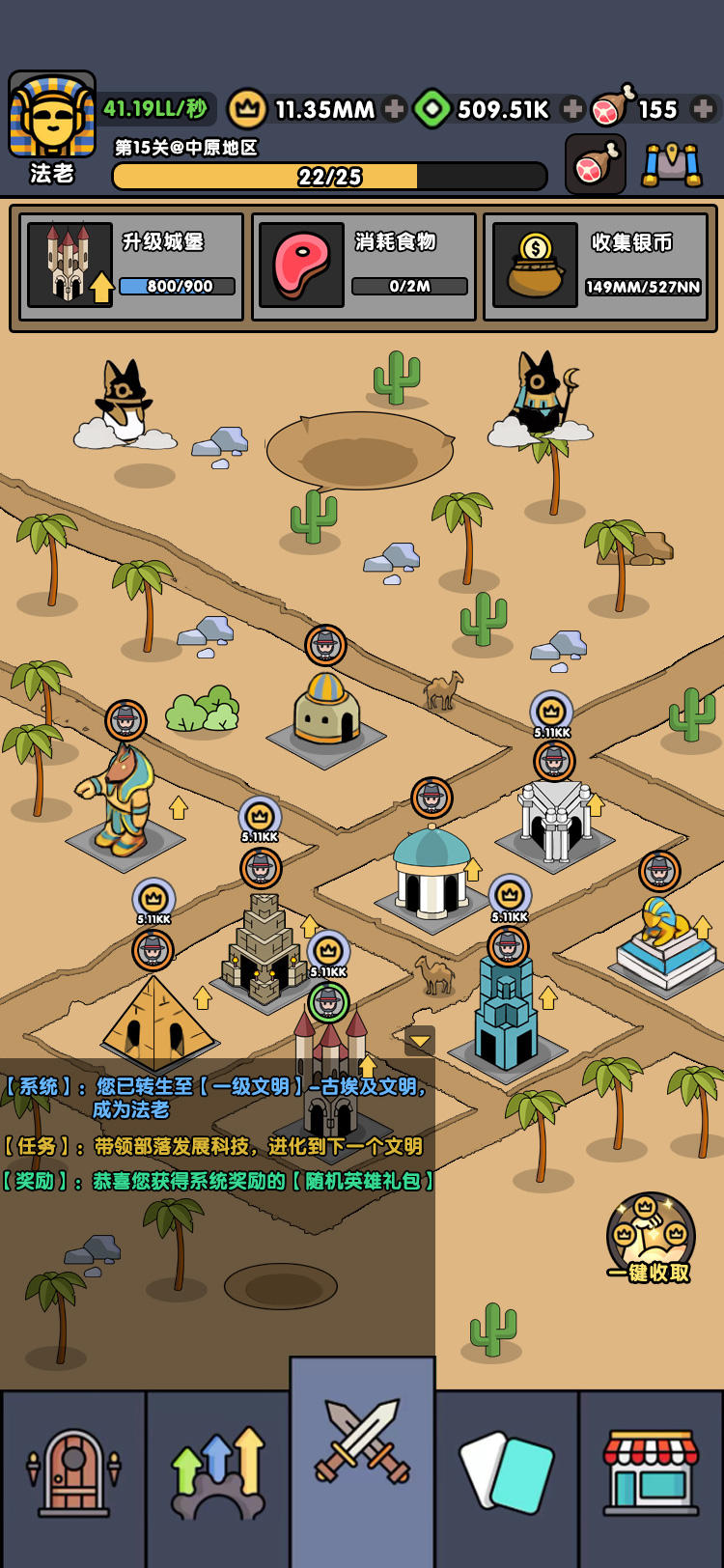This screenshot has height=1568, width=724.
Task: Add more green gems with plus button
Action: [x=572, y=109]
